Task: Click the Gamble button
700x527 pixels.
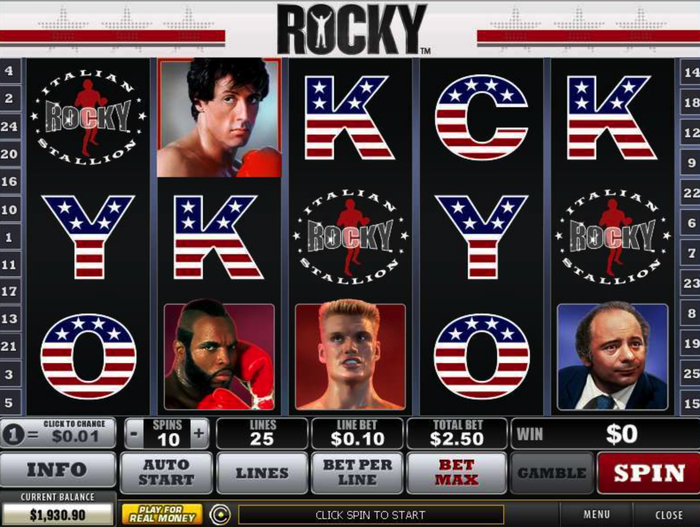Action: [552, 473]
